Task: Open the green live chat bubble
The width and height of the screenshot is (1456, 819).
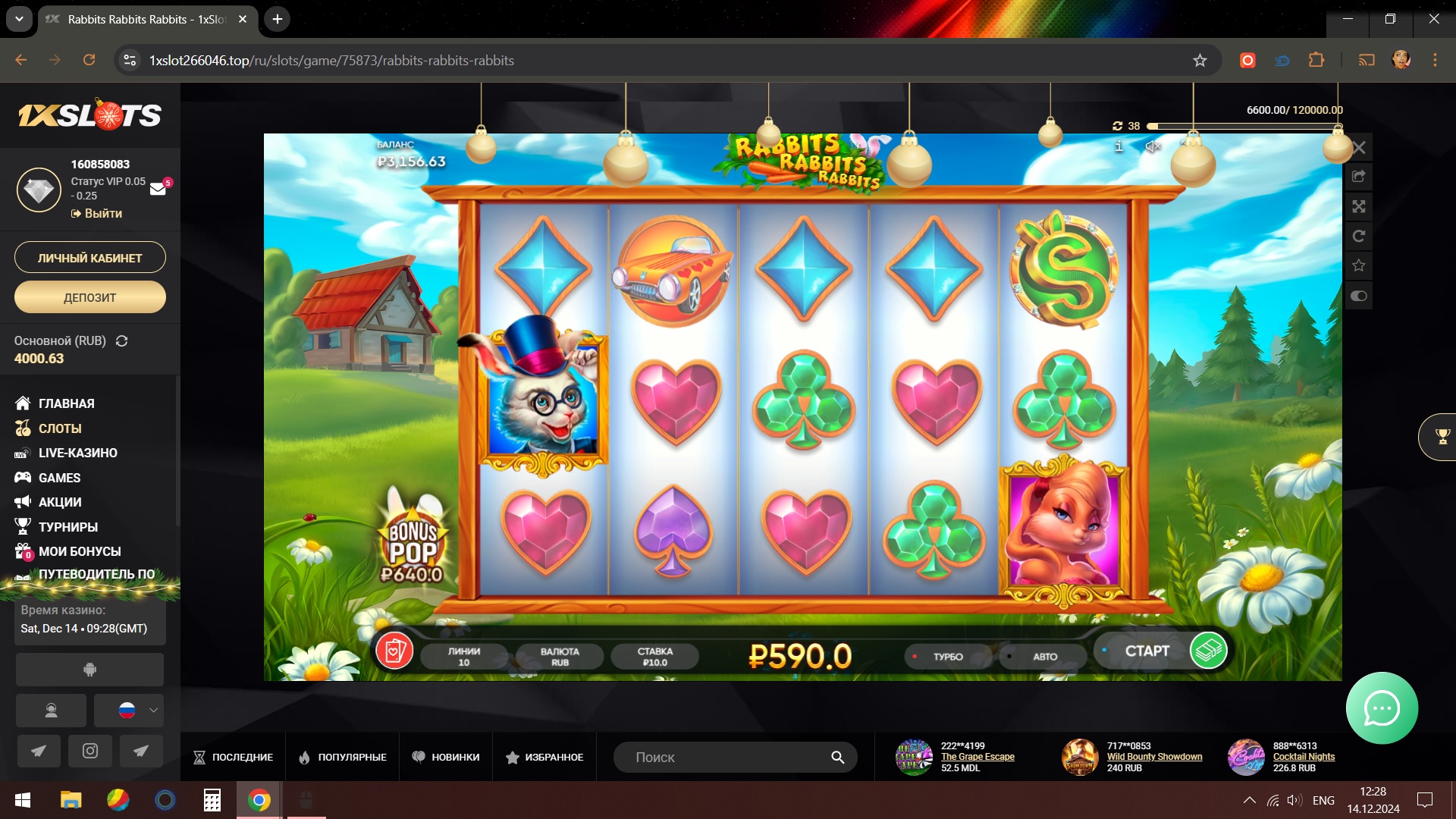Action: tap(1382, 708)
